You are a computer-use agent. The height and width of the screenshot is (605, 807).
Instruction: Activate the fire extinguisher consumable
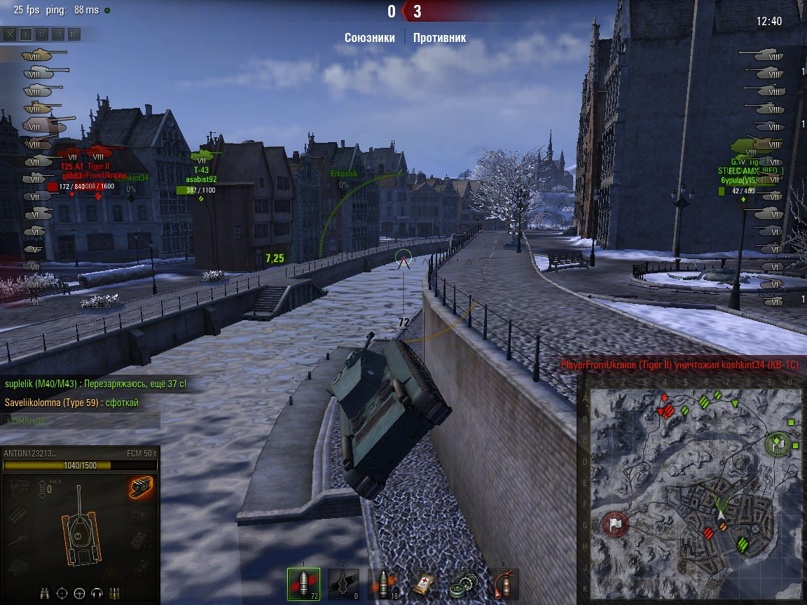[504, 583]
